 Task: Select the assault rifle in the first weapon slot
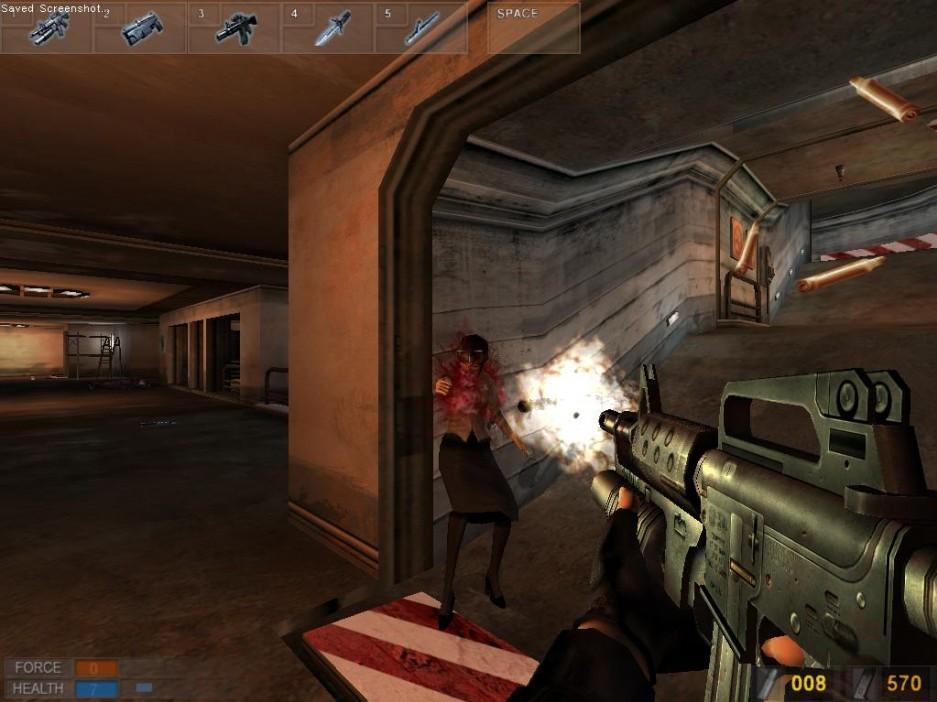(x=47, y=29)
